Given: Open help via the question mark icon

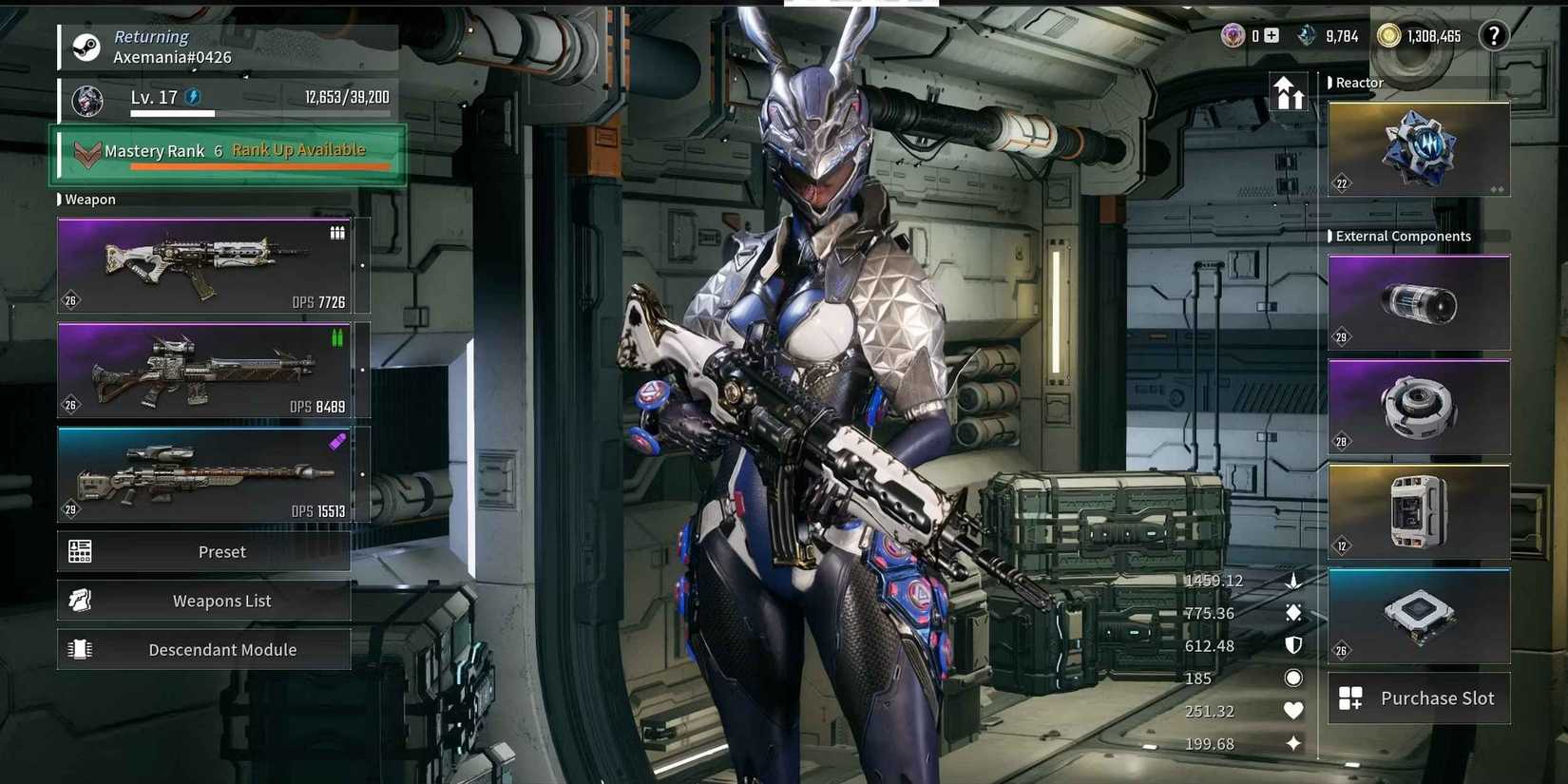Looking at the screenshot, I should 1494,36.
